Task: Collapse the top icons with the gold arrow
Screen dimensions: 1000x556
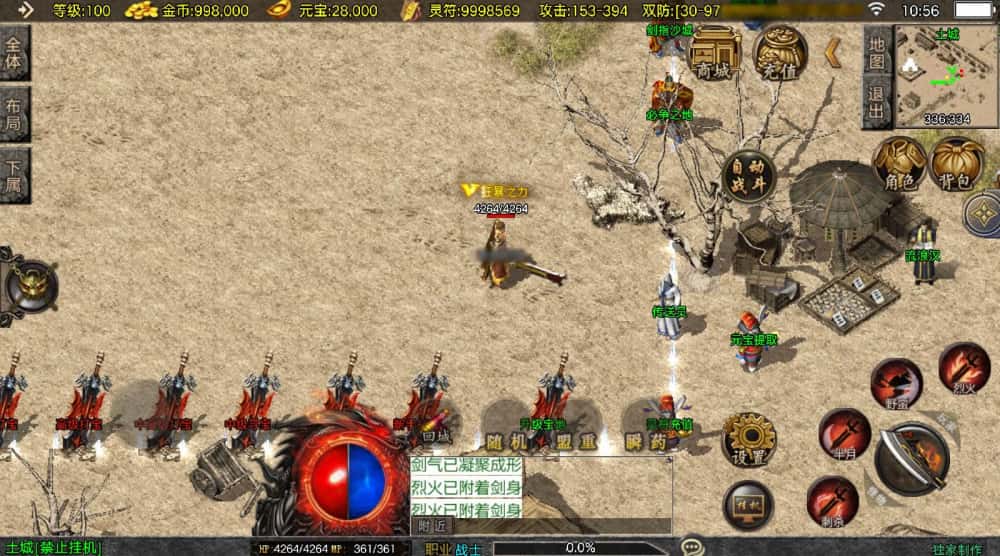Action: click(832, 53)
